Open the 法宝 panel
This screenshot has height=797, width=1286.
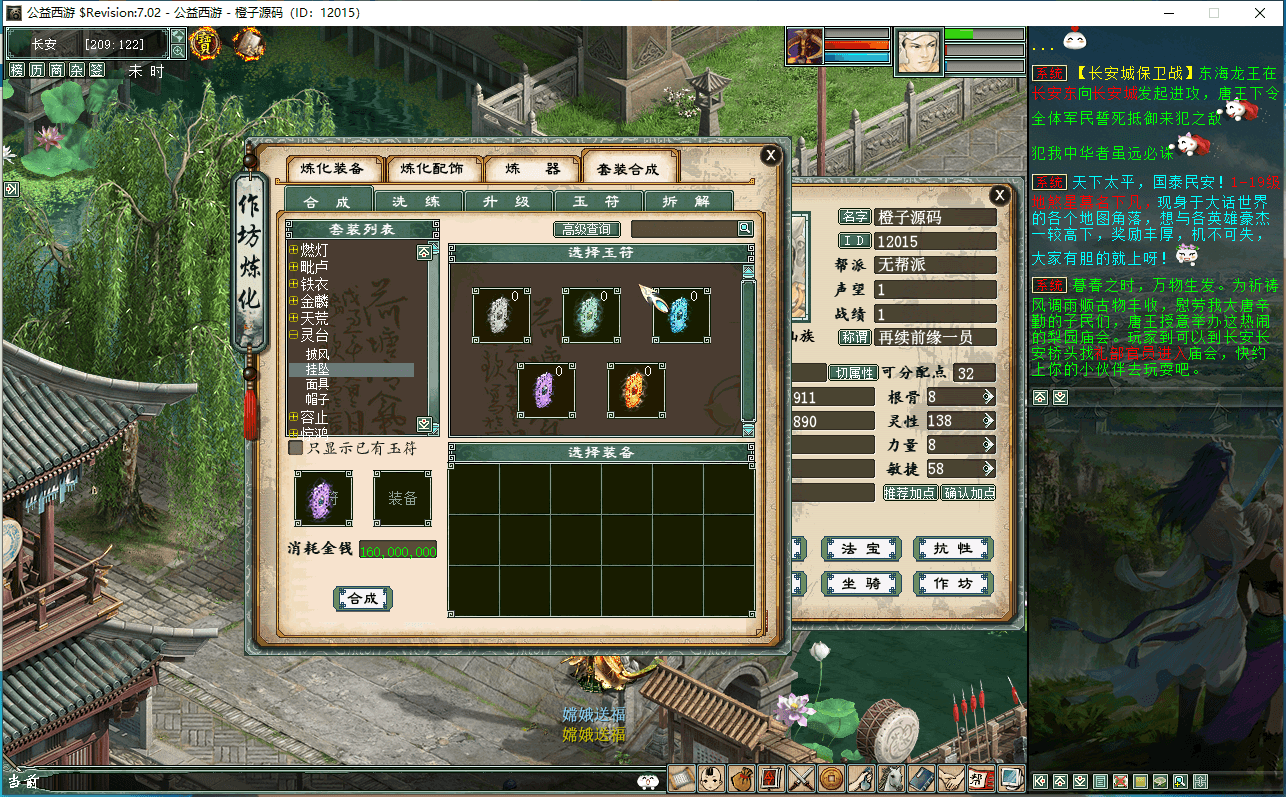click(x=860, y=548)
